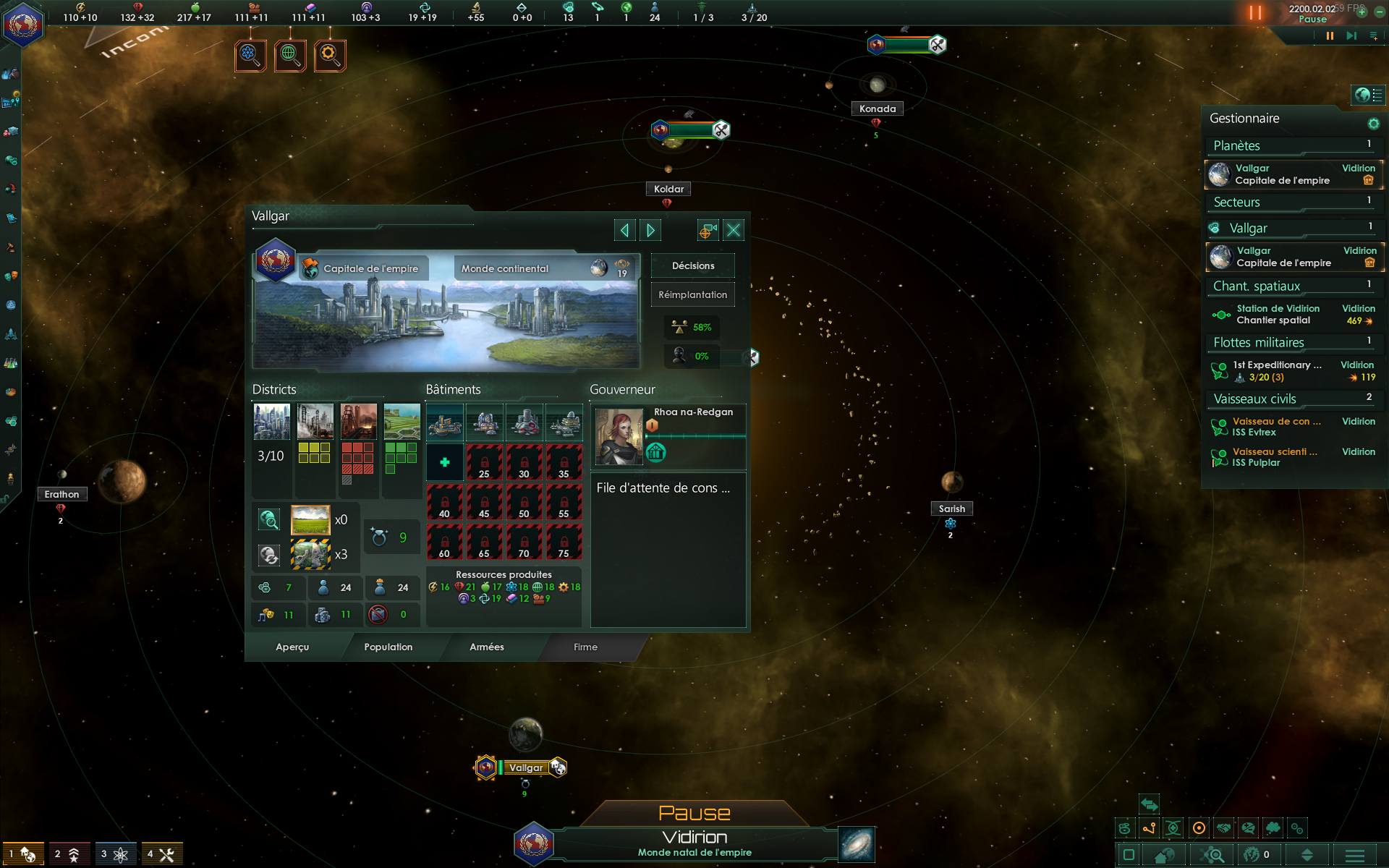Add a building in the green plus slot

coord(444,462)
